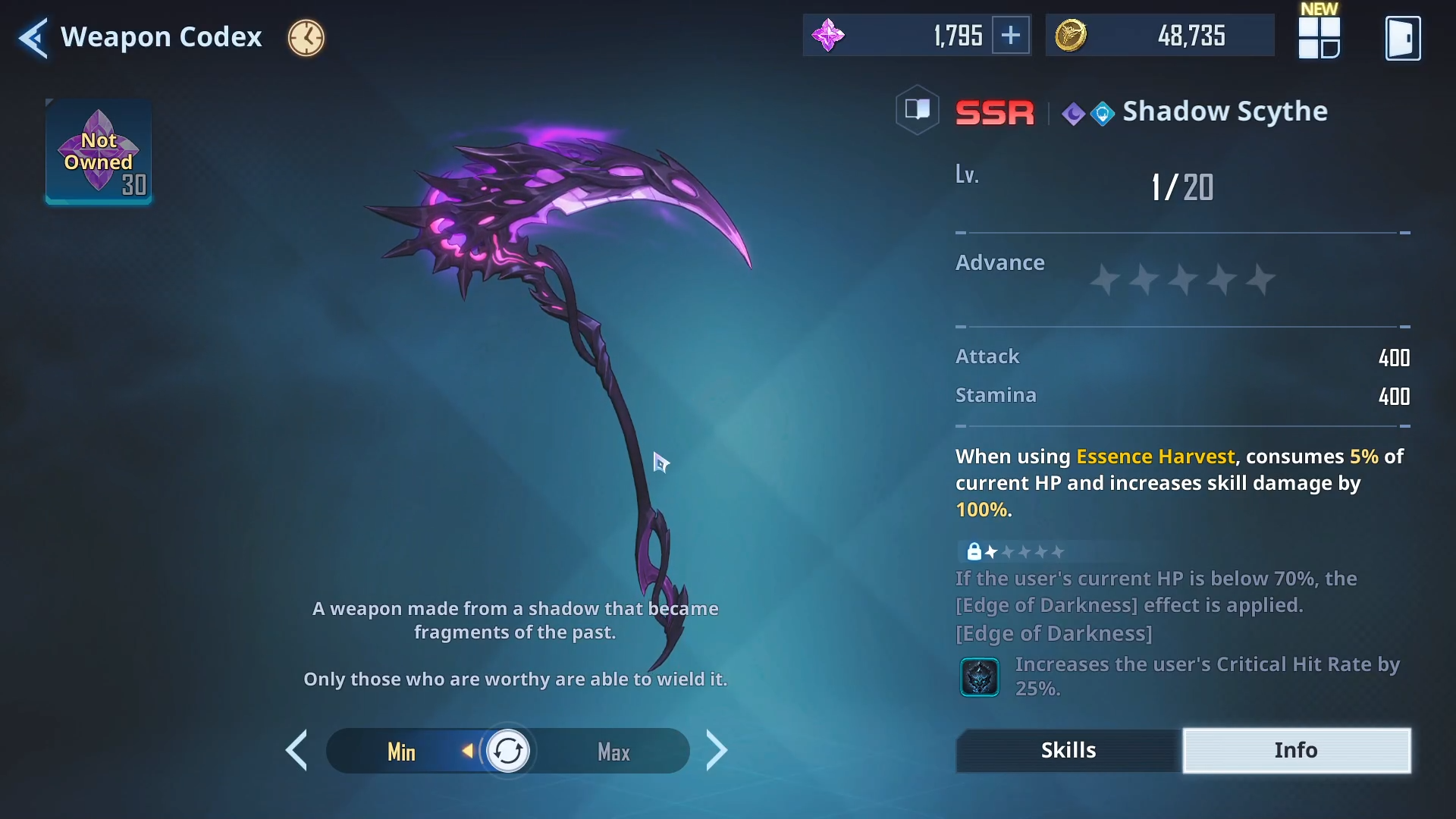Show the next weapon with right arrow

click(716, 751)
